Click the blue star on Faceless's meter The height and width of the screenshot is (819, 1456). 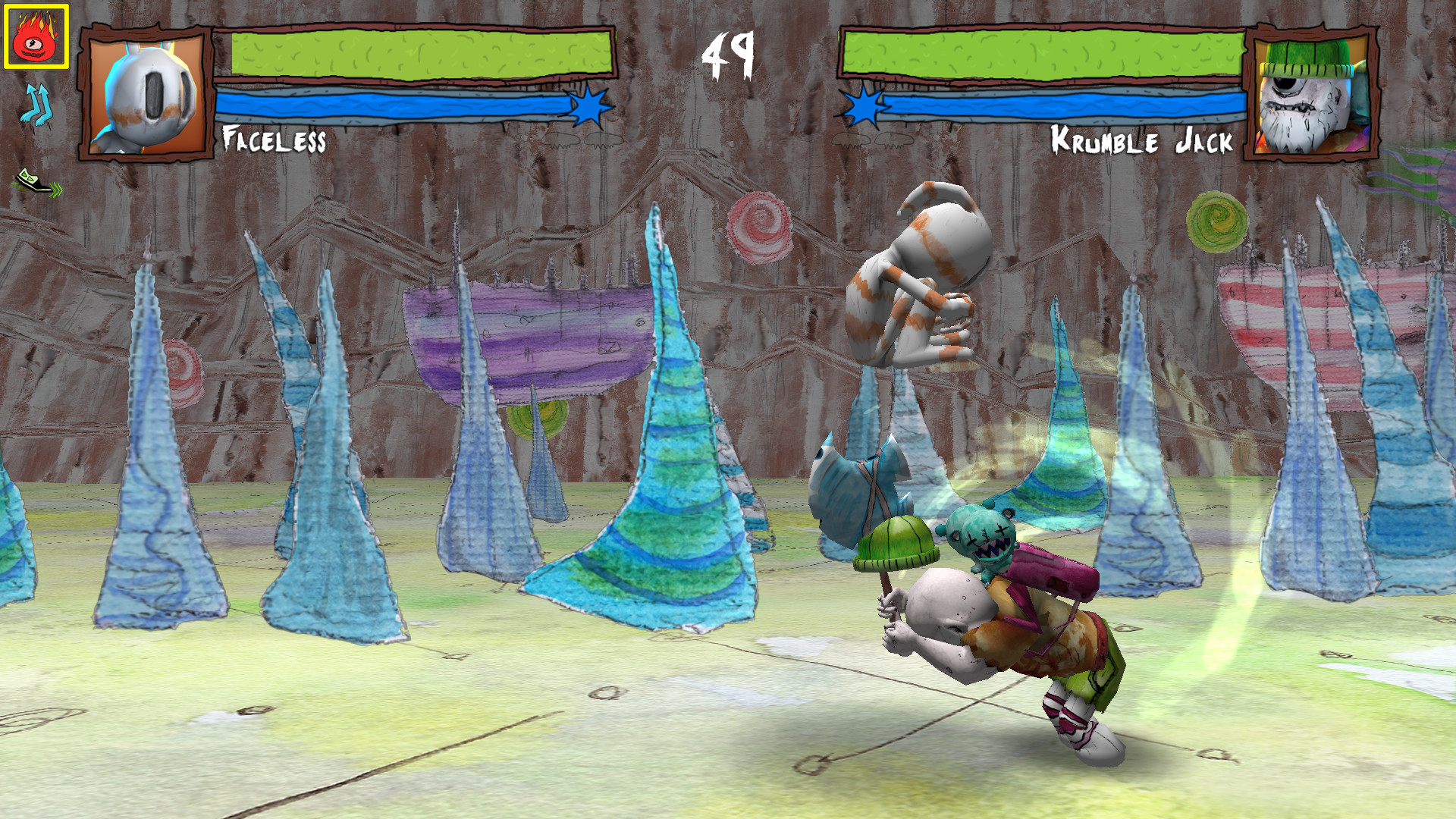[x=588, y=108]
